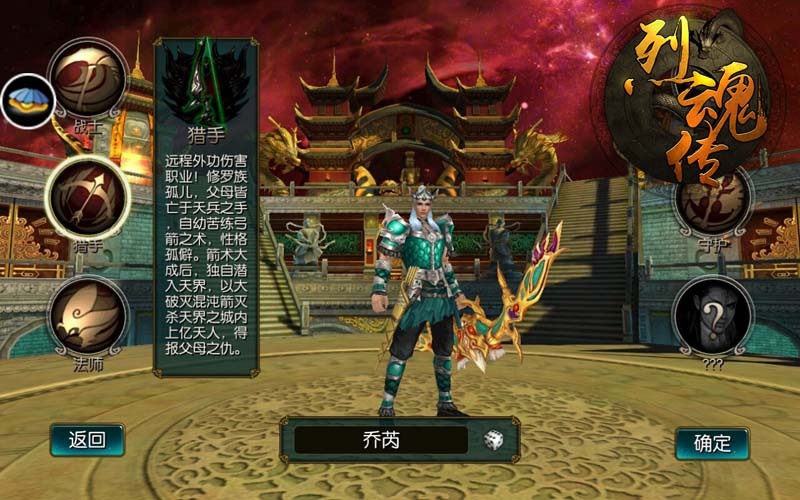Roll the dice for a random name
This screenshot has width=800, height=500.
pos(494,440)
